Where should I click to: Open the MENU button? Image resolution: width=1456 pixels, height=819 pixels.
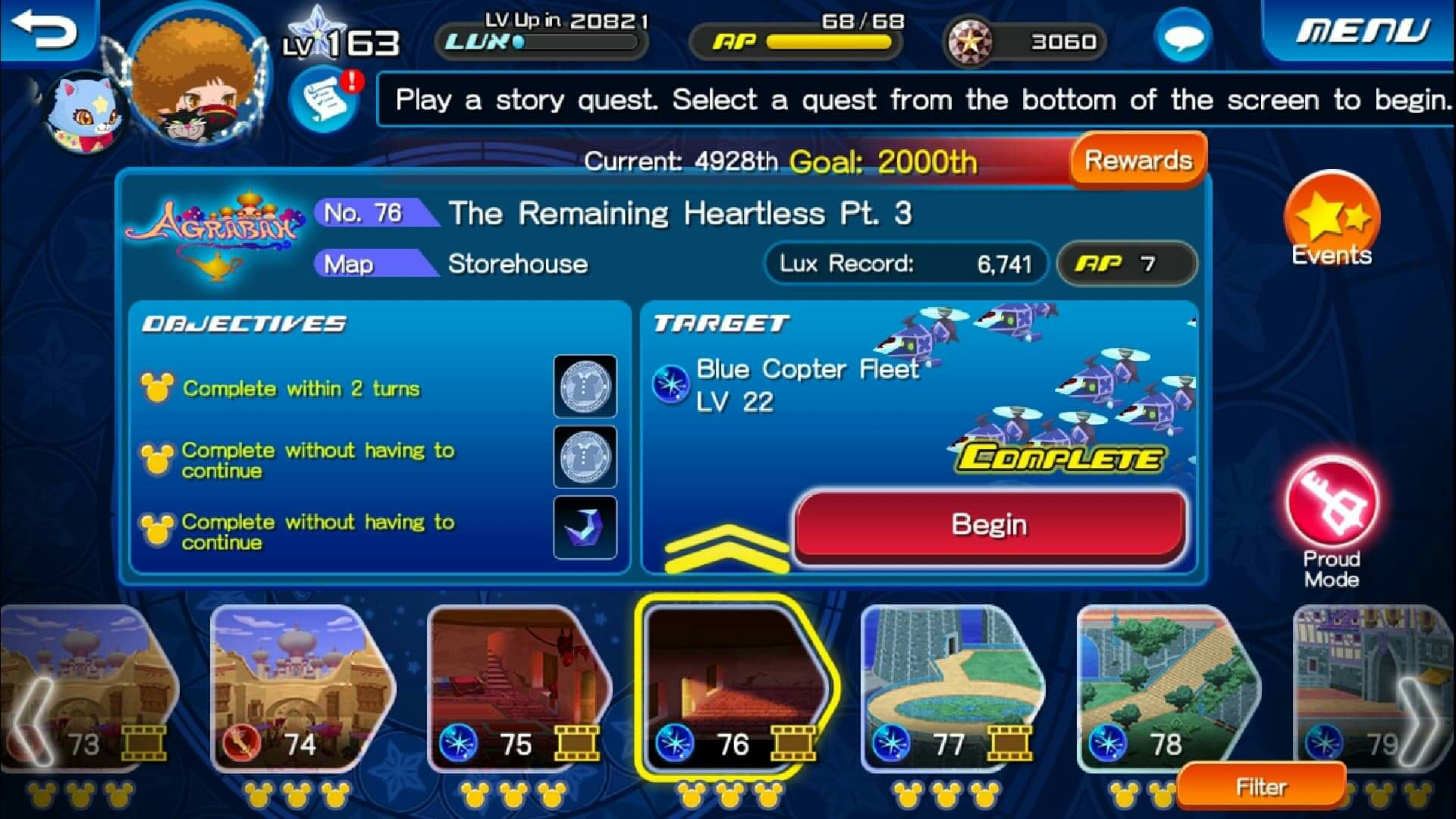[x=1362, y=32]
